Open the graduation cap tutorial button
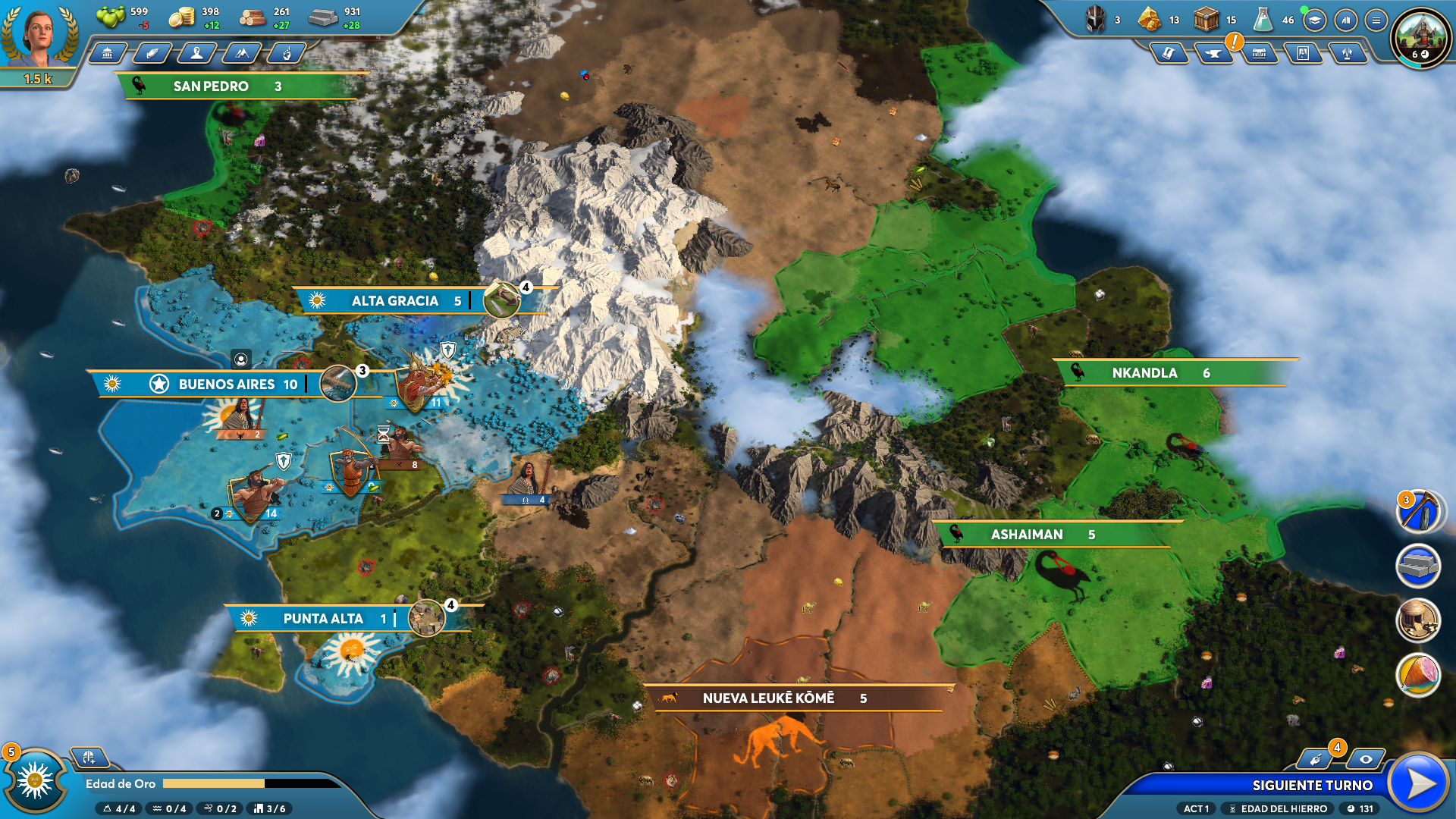Image resolution: width=1456 pixels, height=819 pixels. 1315,20
